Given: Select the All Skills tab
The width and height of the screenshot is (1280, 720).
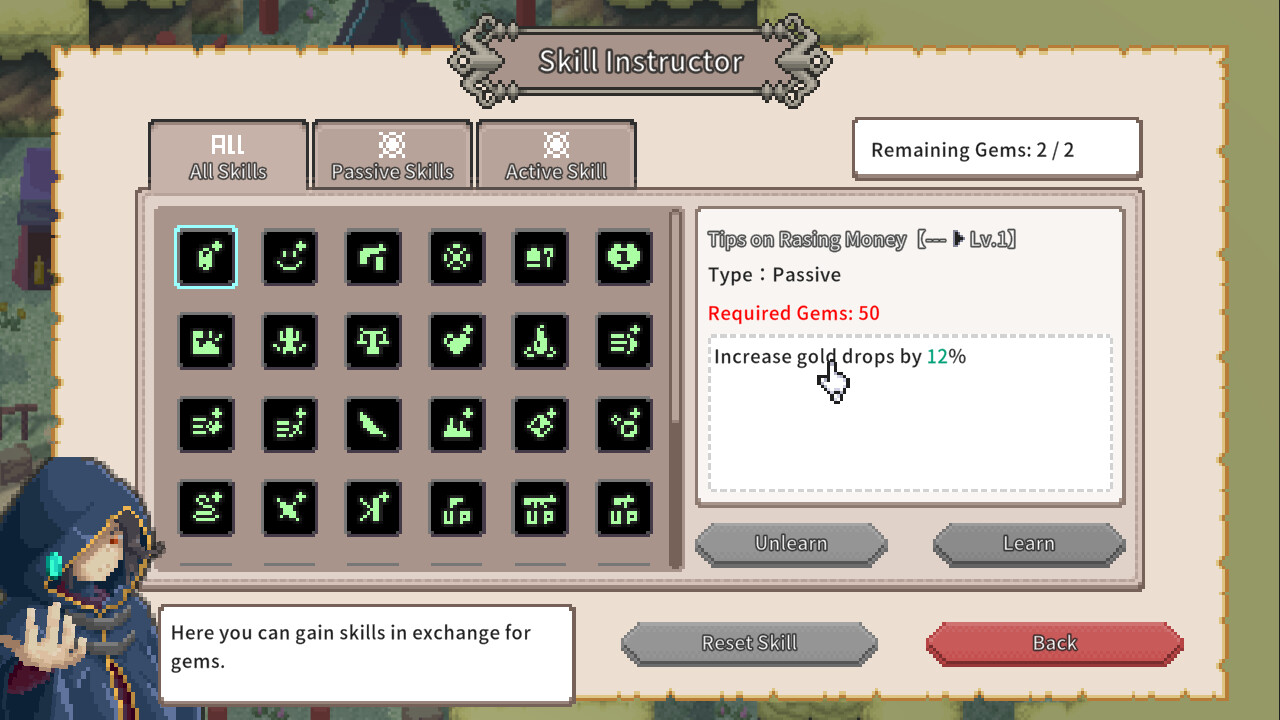Looking at the screenshot, I should (227, 155).
